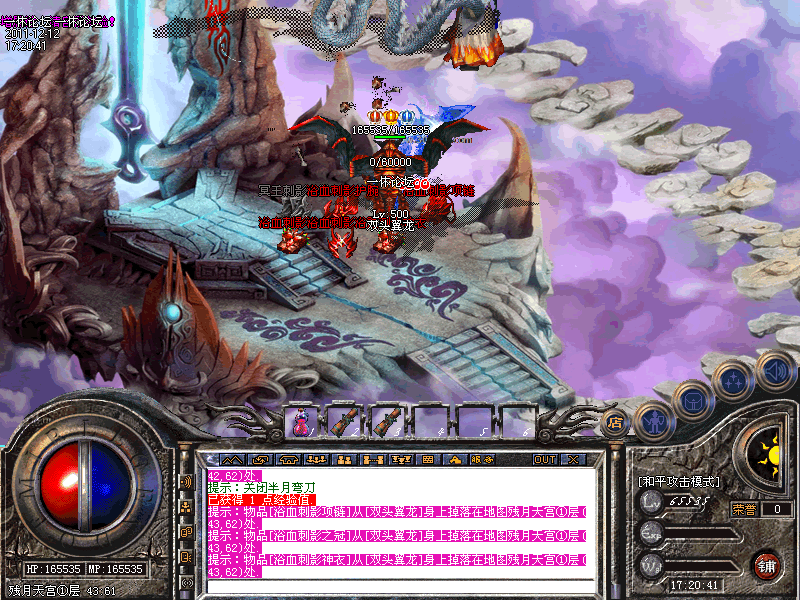The height and width of the screenshot is (600, 800).
Task: Click the chat input field below the messages
Action: tap(400, 585)
